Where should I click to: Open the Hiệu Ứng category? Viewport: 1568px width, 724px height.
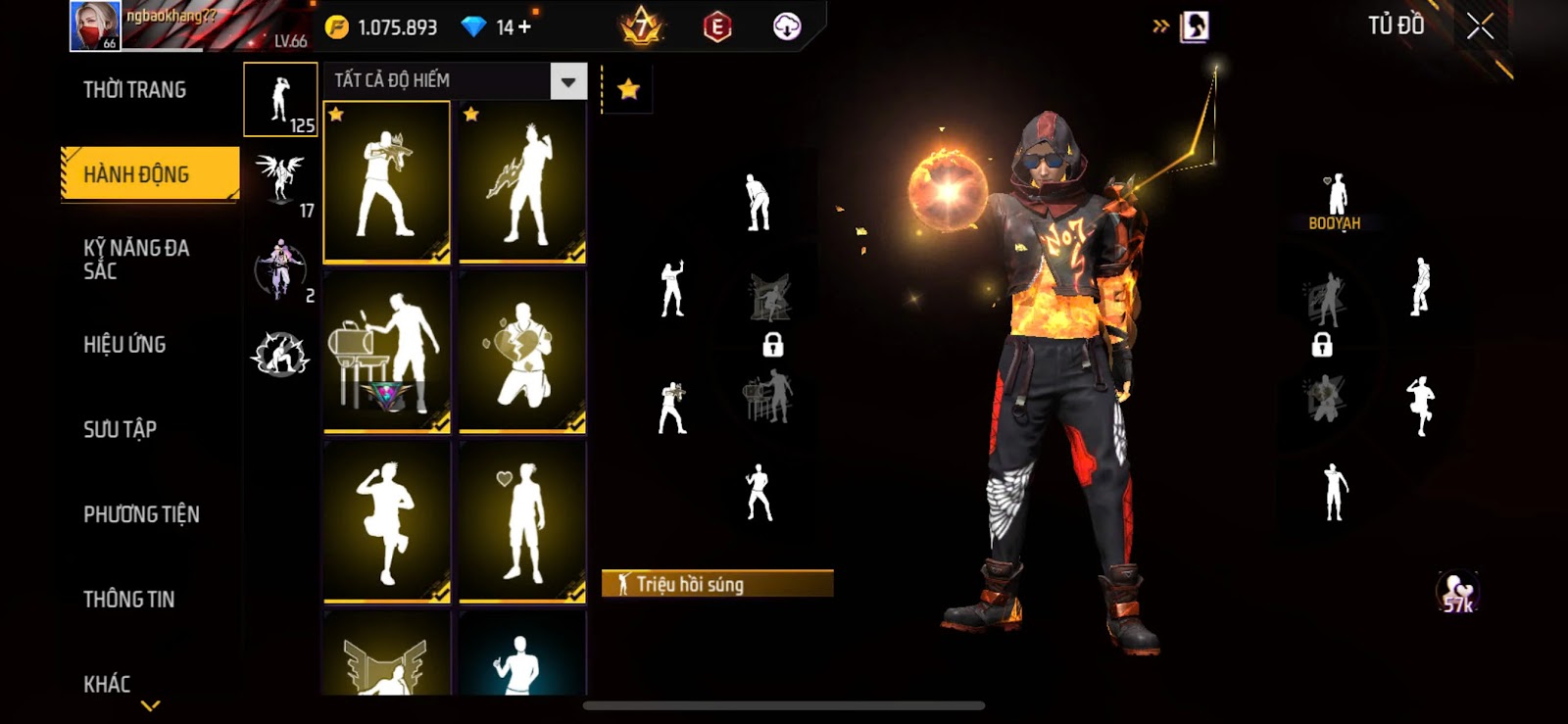[x=124, y=345]
